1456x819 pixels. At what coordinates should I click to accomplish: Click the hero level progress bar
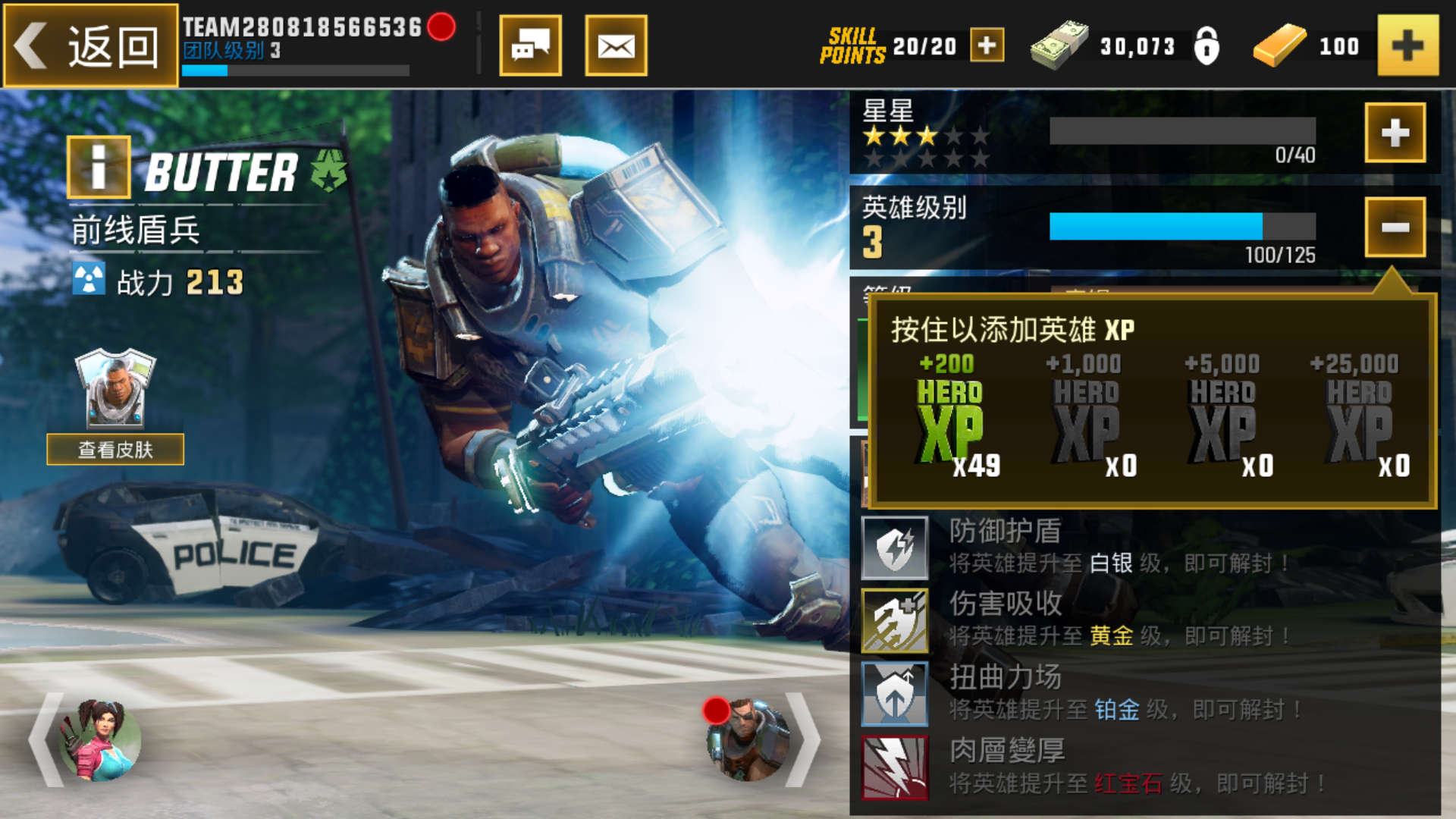point(1181,227)
